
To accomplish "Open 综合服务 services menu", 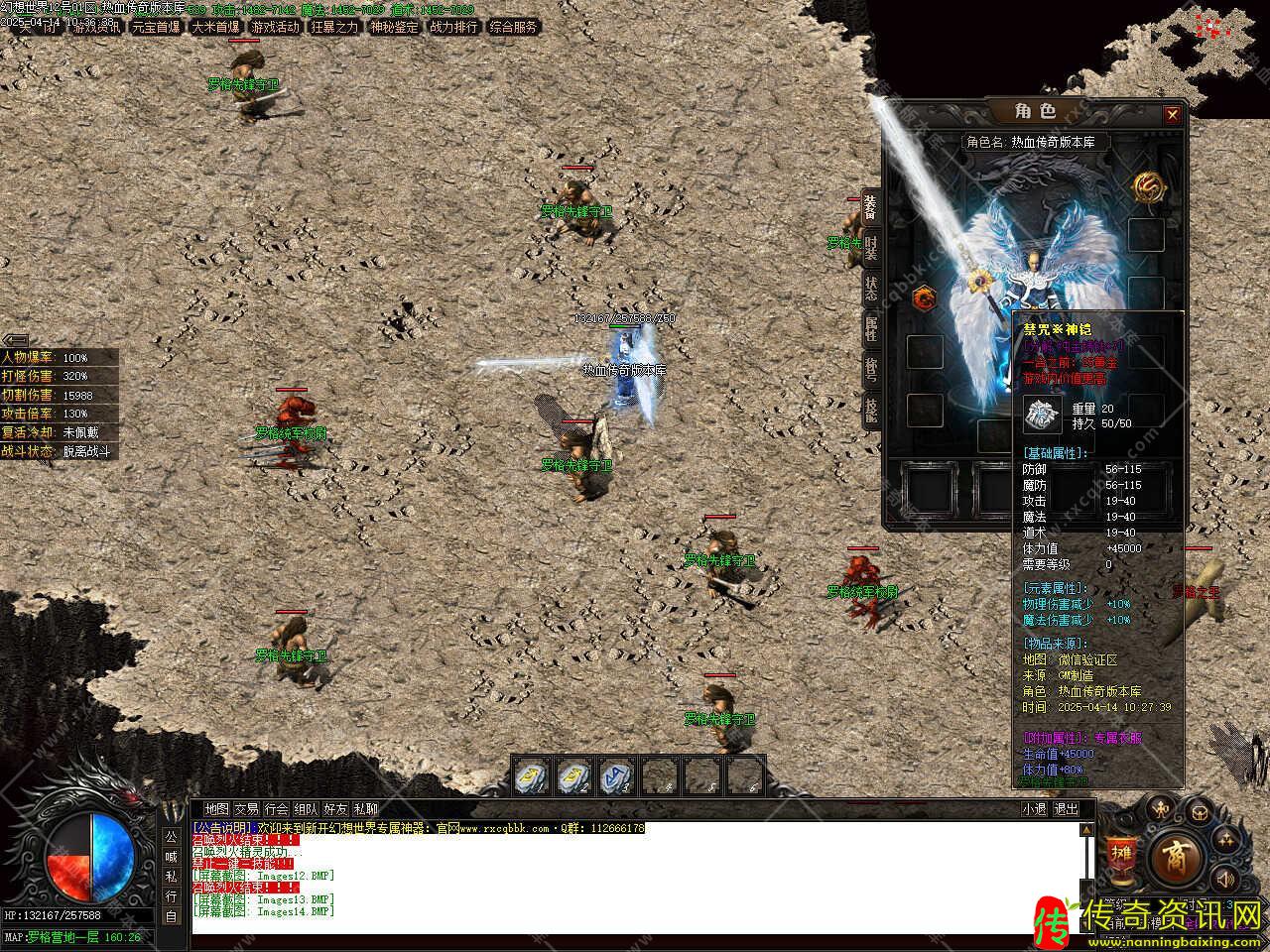I will point(513,28).
